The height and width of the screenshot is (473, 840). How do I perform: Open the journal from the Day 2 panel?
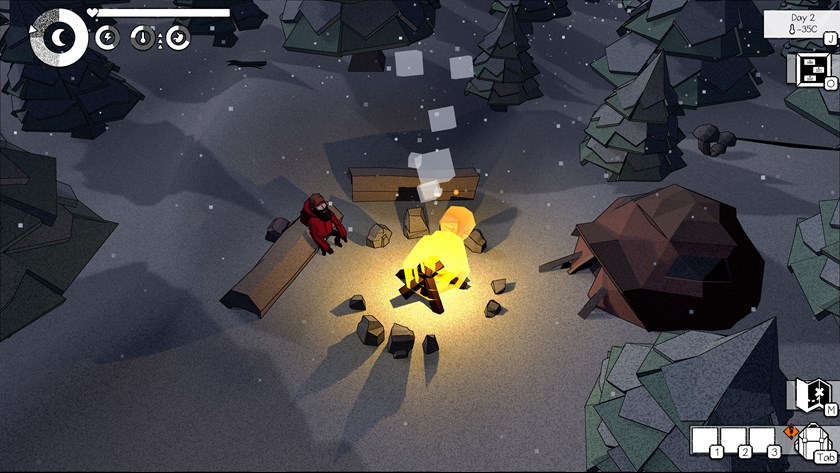coord(801,24)
